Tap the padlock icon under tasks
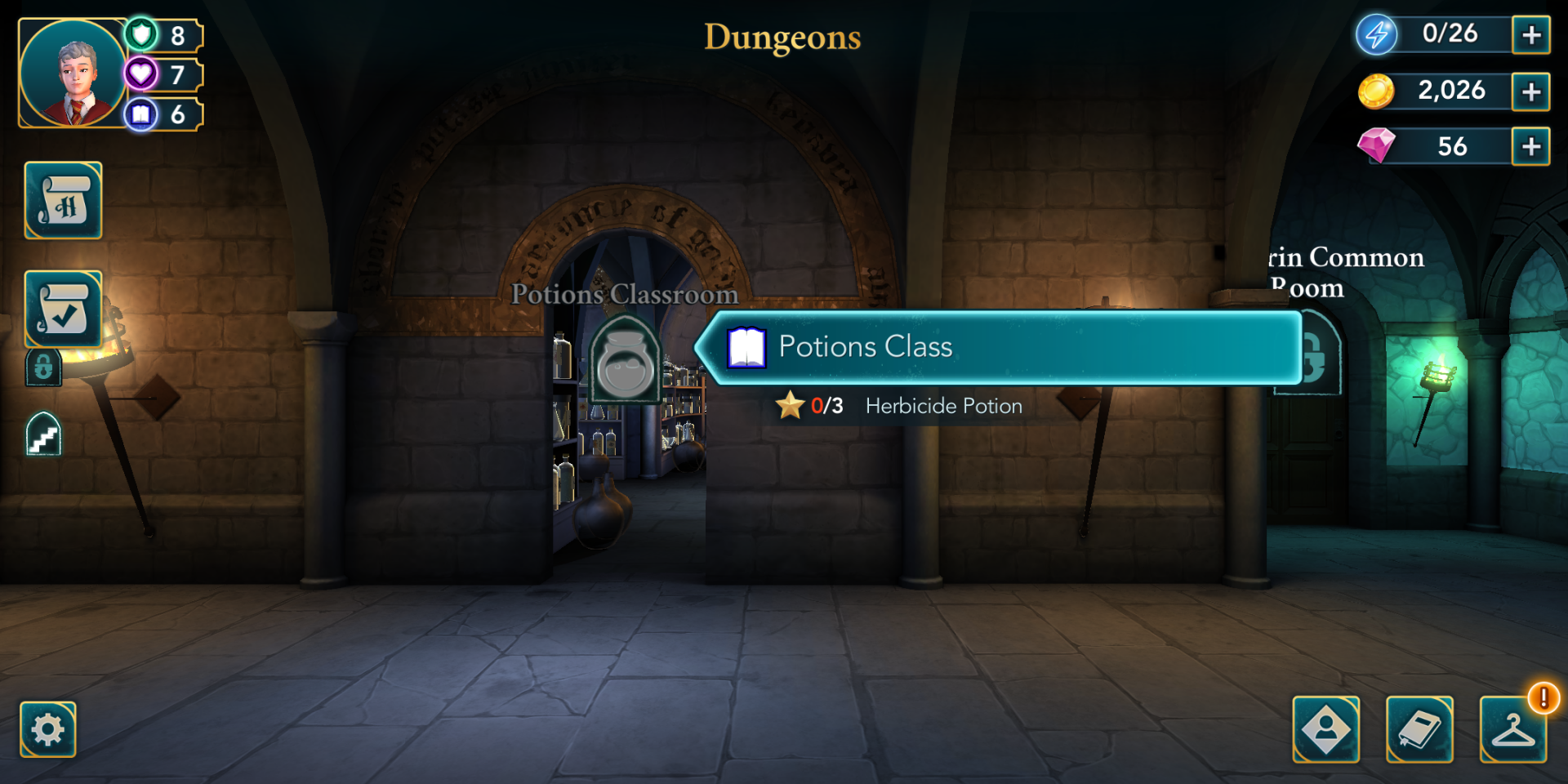This screenshot has width=1568, height=784. pyautogui.click(x=44, y=367)
